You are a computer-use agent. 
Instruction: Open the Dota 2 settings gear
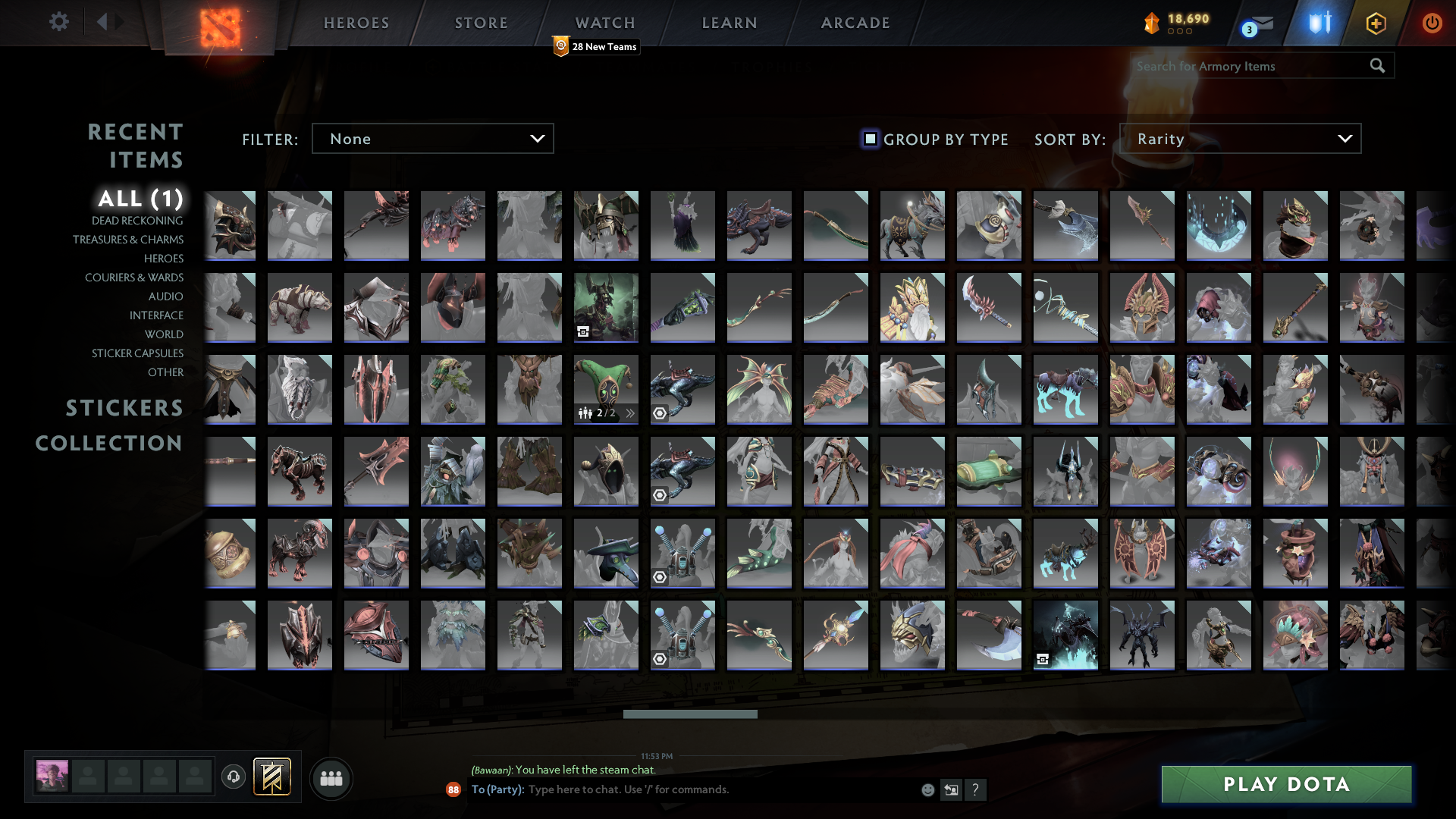coord(59,22)
